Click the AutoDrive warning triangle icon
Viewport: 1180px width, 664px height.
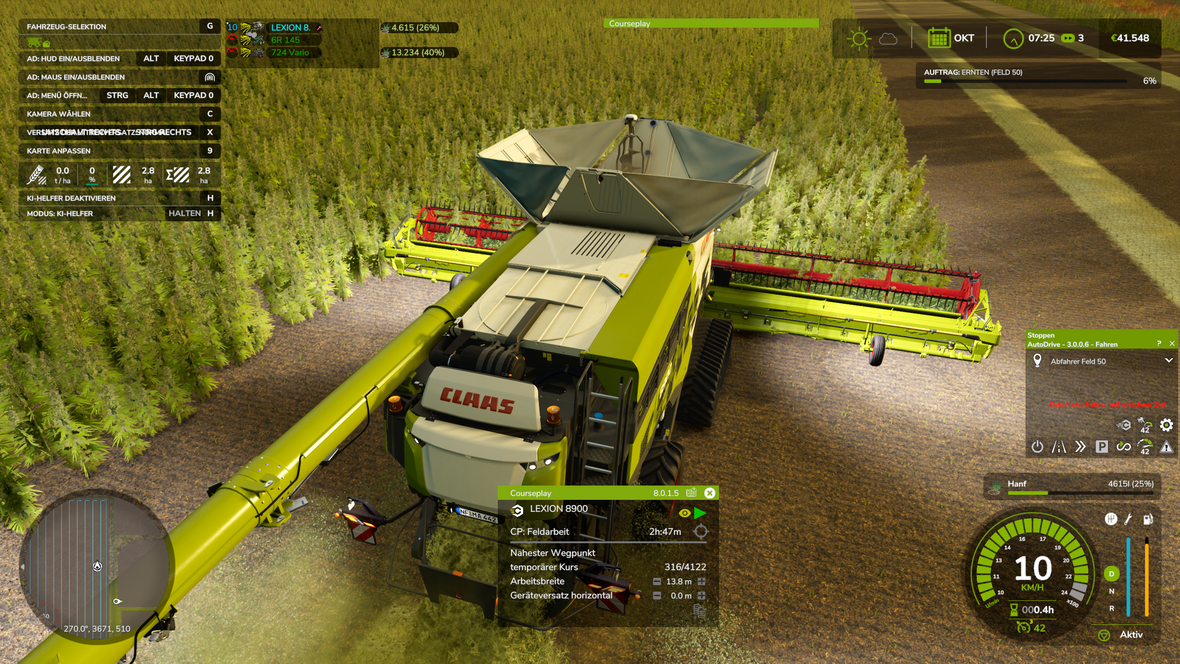1166,447
